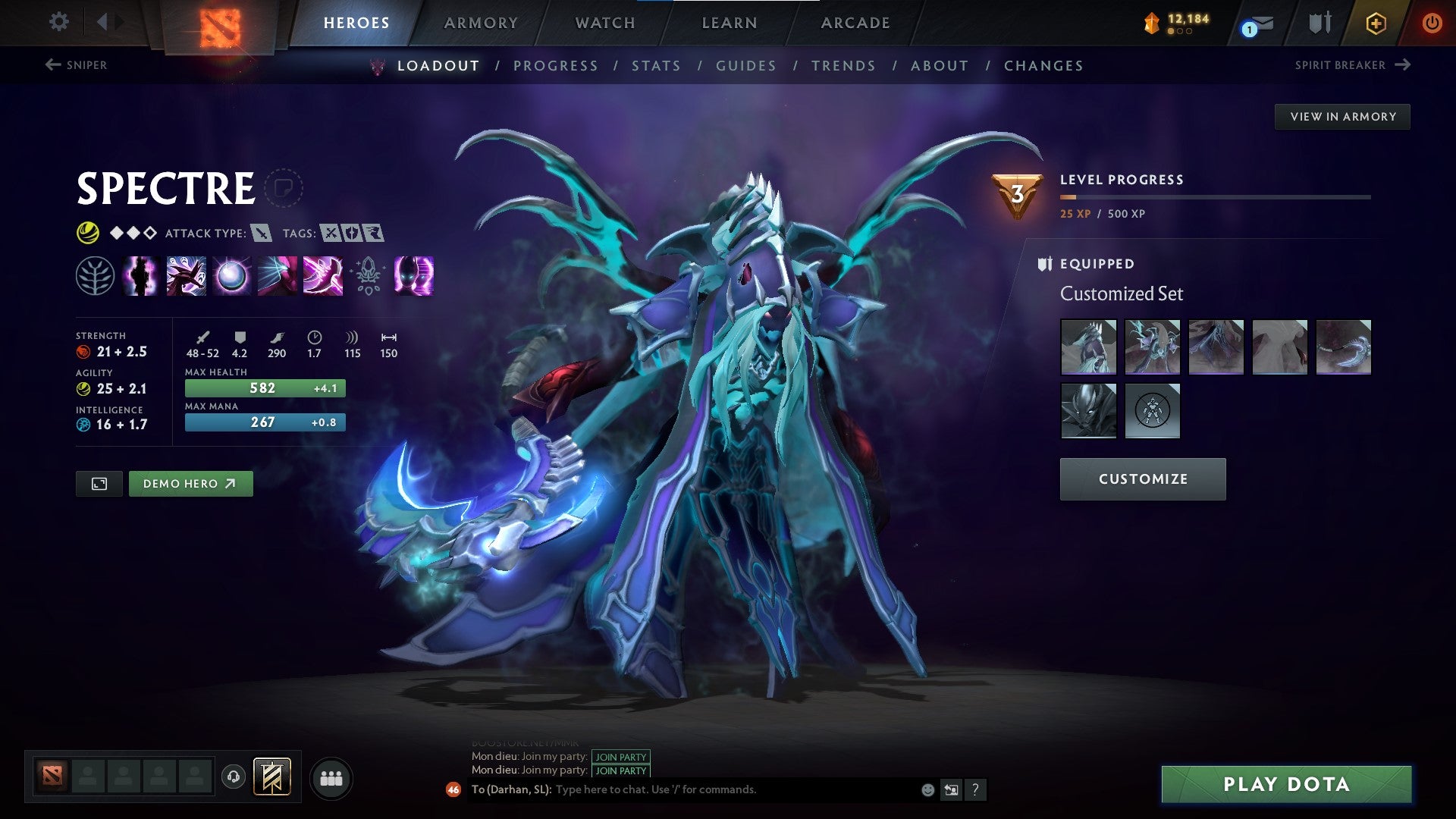Open the Dota Plus hexagon icon
1456x819 pixels.
pyautogui.click(x=1376, y=23)
